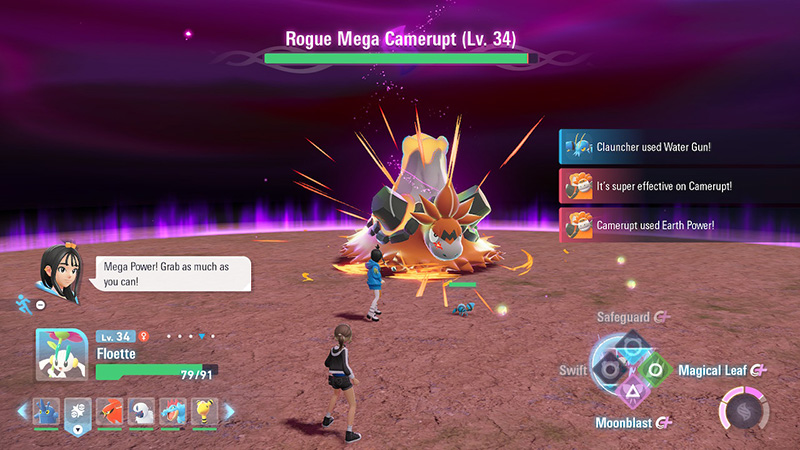Select the active Floette party slot
800x450 pixels.
click(x=78, y=411)
